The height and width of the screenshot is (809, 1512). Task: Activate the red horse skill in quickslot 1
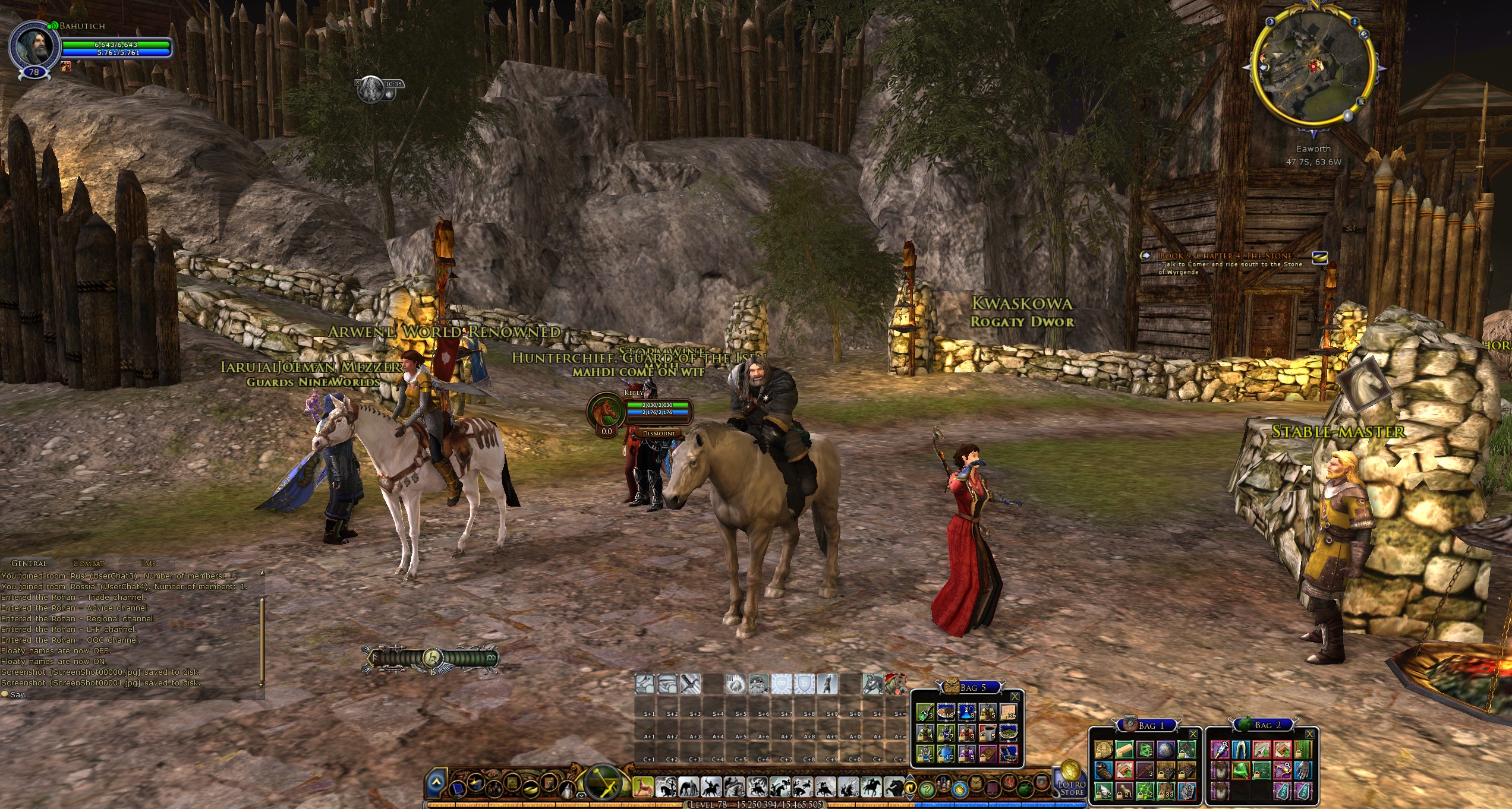point(644,788)
